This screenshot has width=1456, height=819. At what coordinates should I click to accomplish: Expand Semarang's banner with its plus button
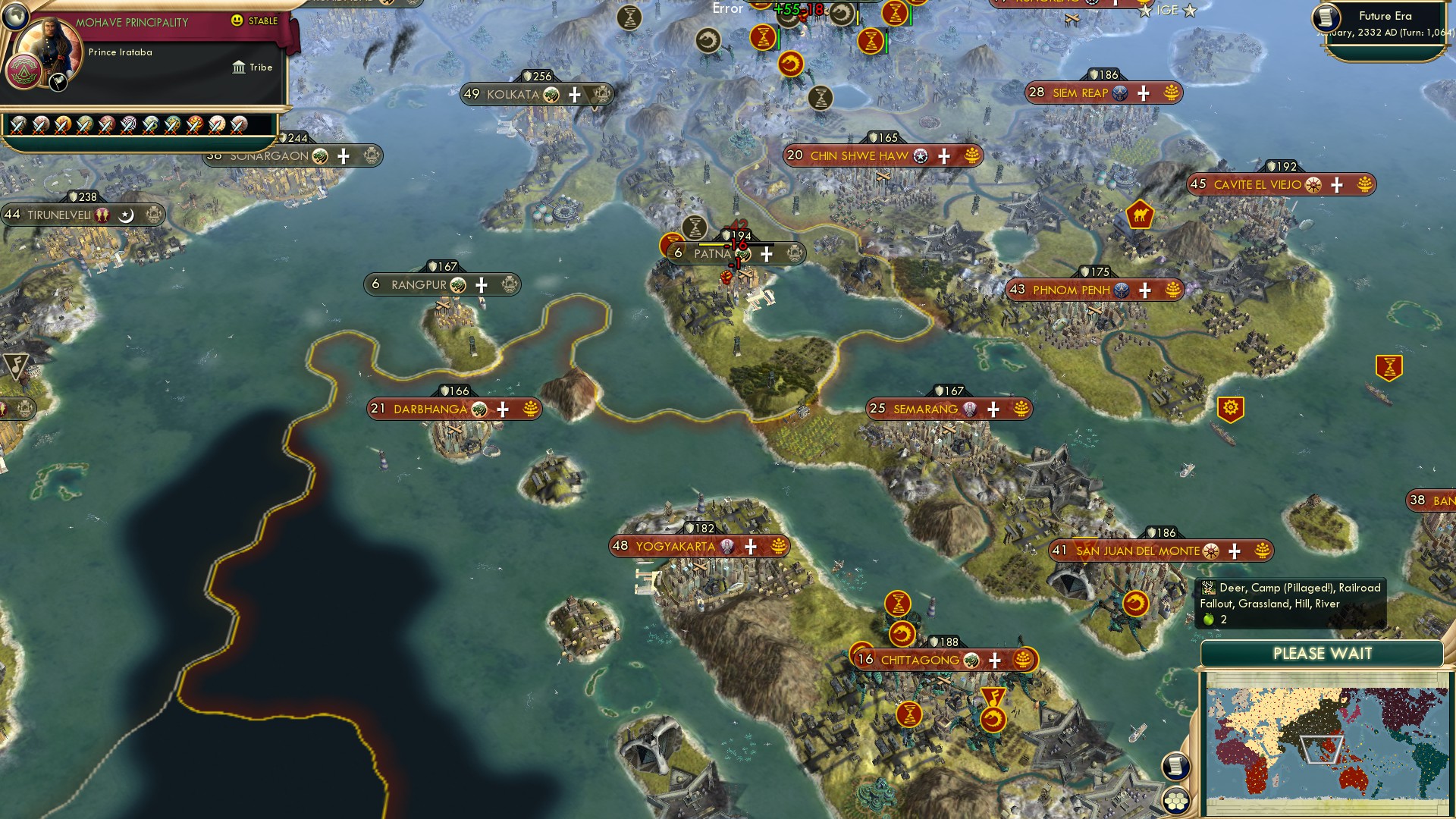click(x=992, y=408)
